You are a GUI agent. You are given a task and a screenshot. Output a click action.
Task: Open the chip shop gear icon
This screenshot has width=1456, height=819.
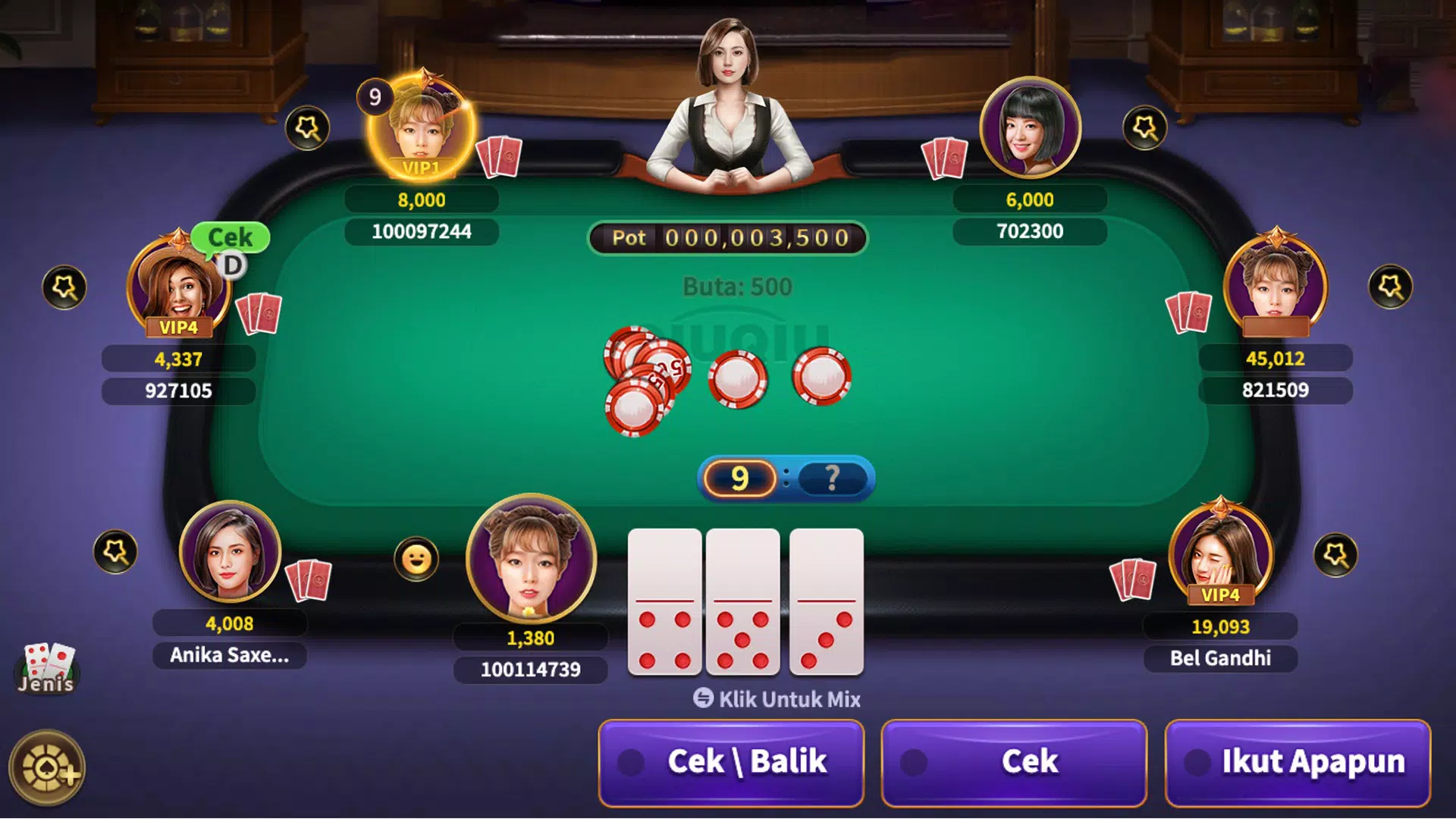click(47, 768)
